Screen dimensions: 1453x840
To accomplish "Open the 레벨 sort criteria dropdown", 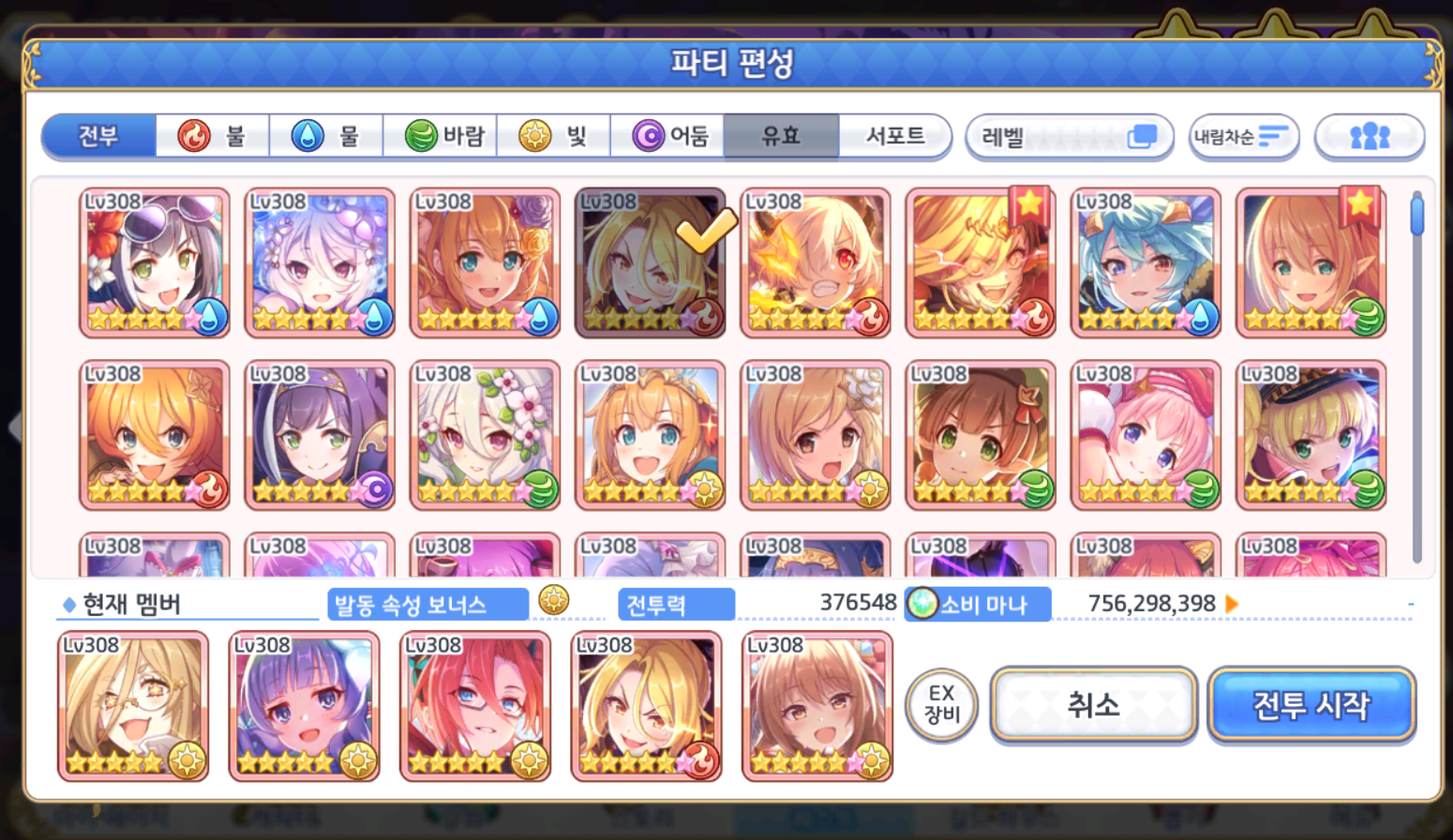I will tap(1069, 138).
